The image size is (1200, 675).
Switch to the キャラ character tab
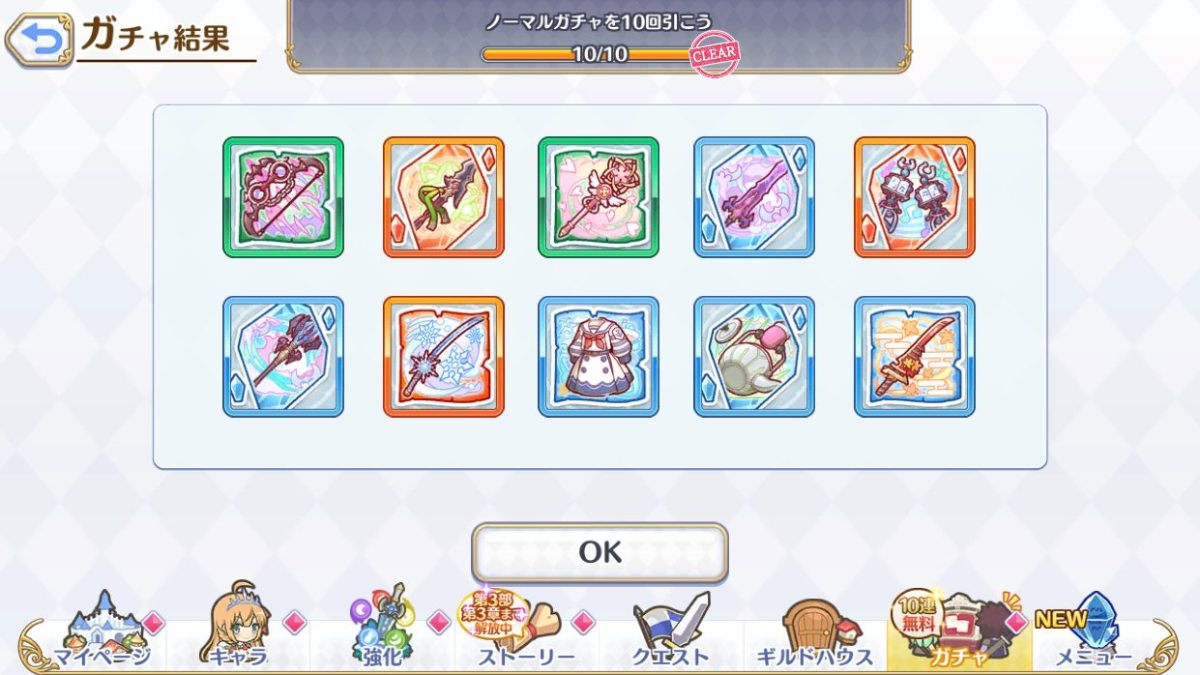(239, 632)
